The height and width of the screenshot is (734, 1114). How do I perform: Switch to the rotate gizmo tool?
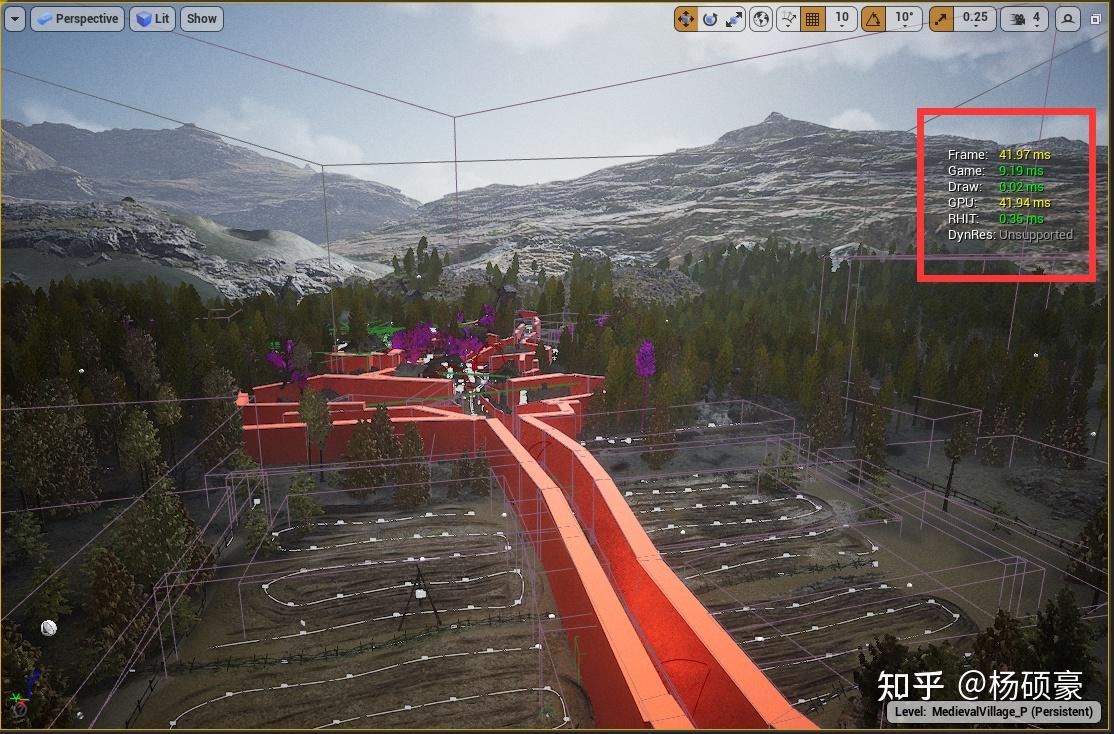click(x=710, y=18)
